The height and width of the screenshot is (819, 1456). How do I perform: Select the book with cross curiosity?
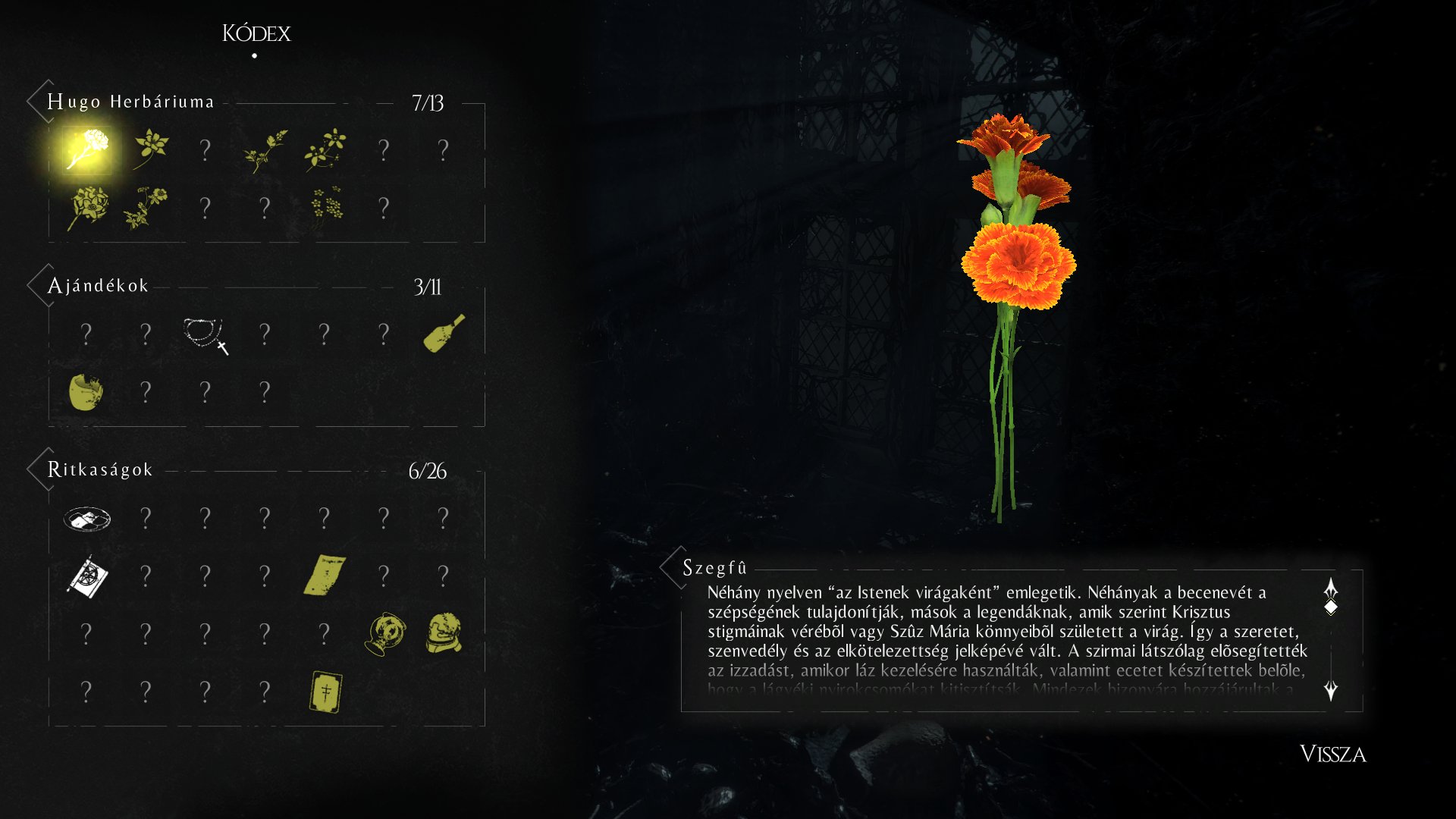325,692
